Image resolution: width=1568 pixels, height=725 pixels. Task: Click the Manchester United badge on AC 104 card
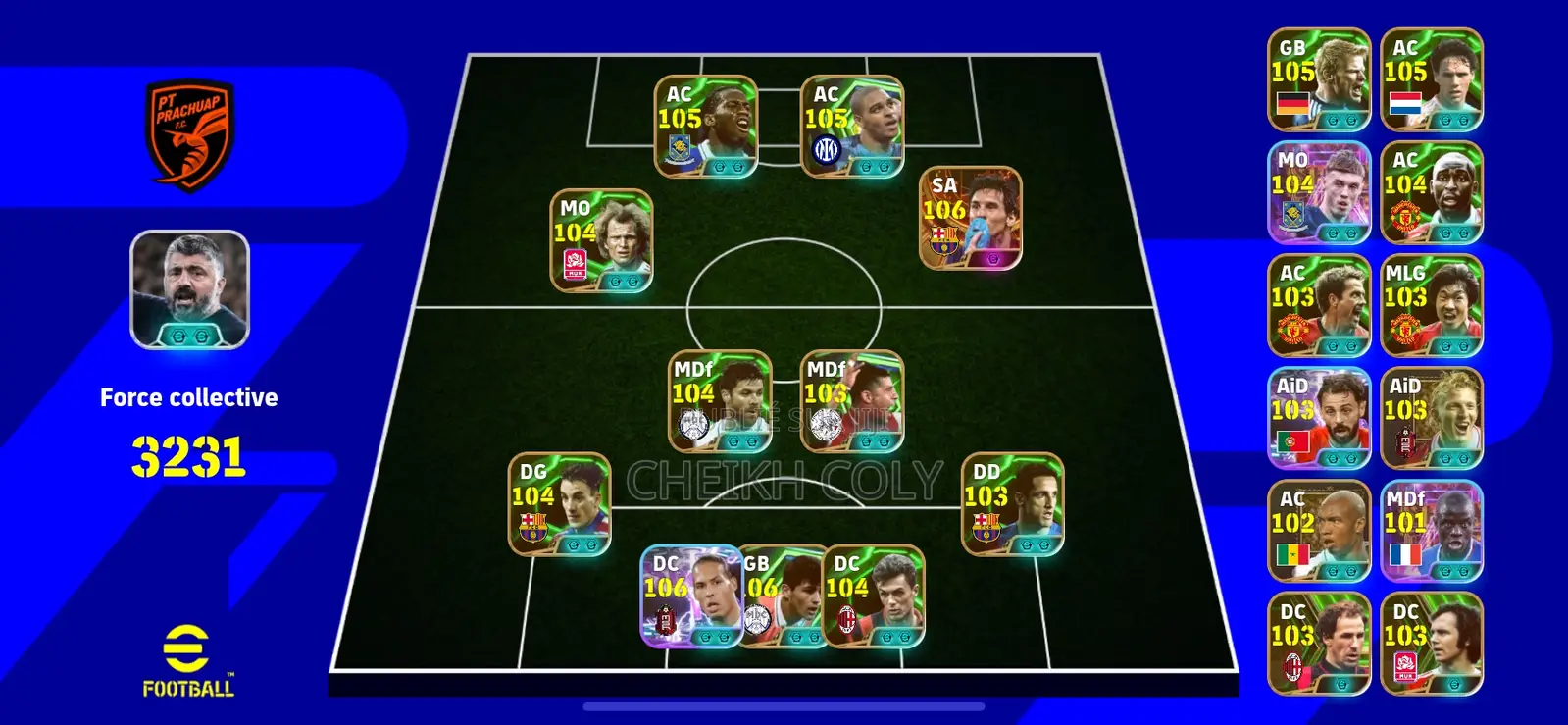pyautogui.click(x=1404, y=216)
